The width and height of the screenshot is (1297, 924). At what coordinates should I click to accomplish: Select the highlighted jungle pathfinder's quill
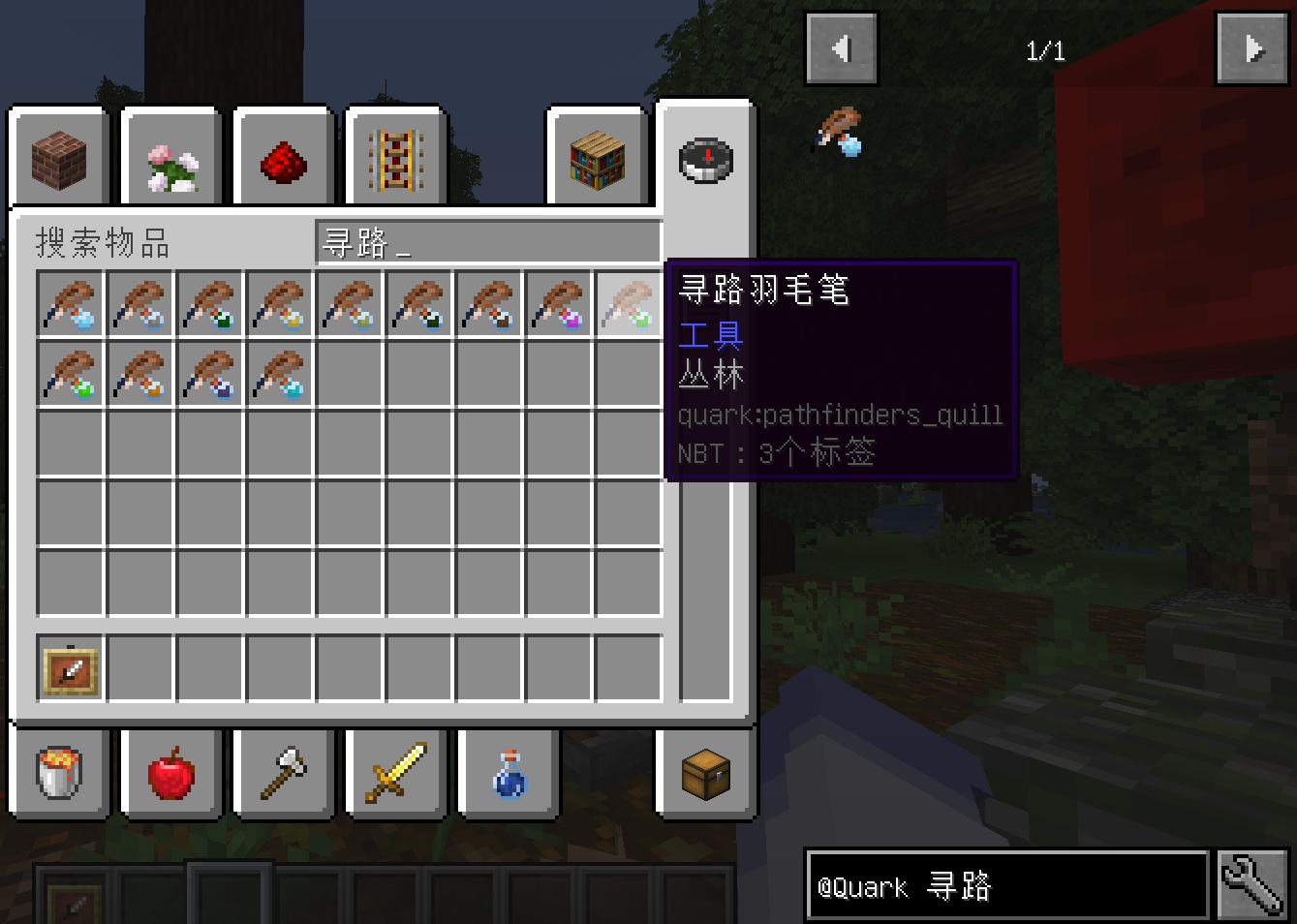[x=629, y=304]
